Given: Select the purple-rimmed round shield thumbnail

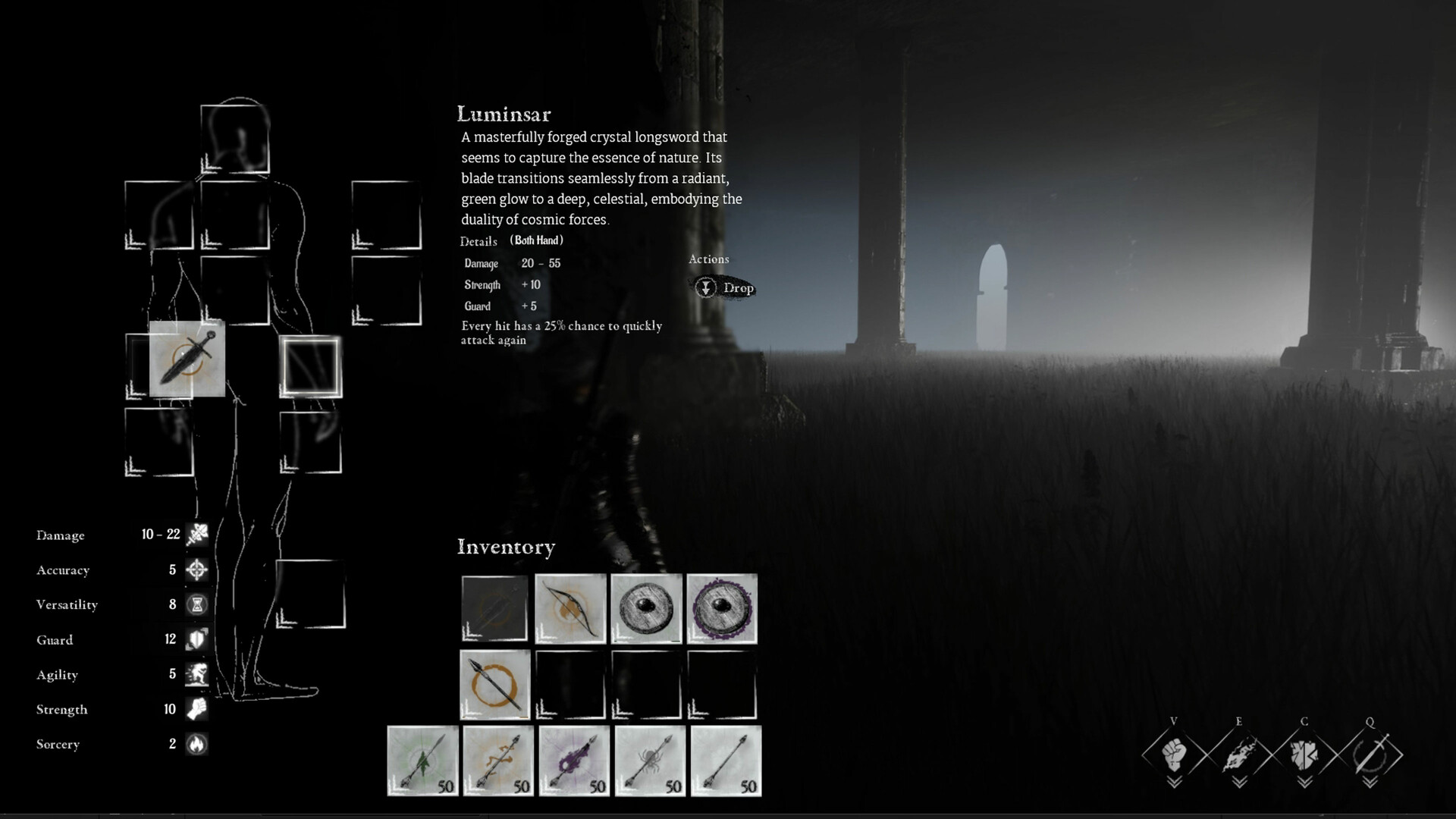Looking at the screenshot, I should (x=722, y=607).
